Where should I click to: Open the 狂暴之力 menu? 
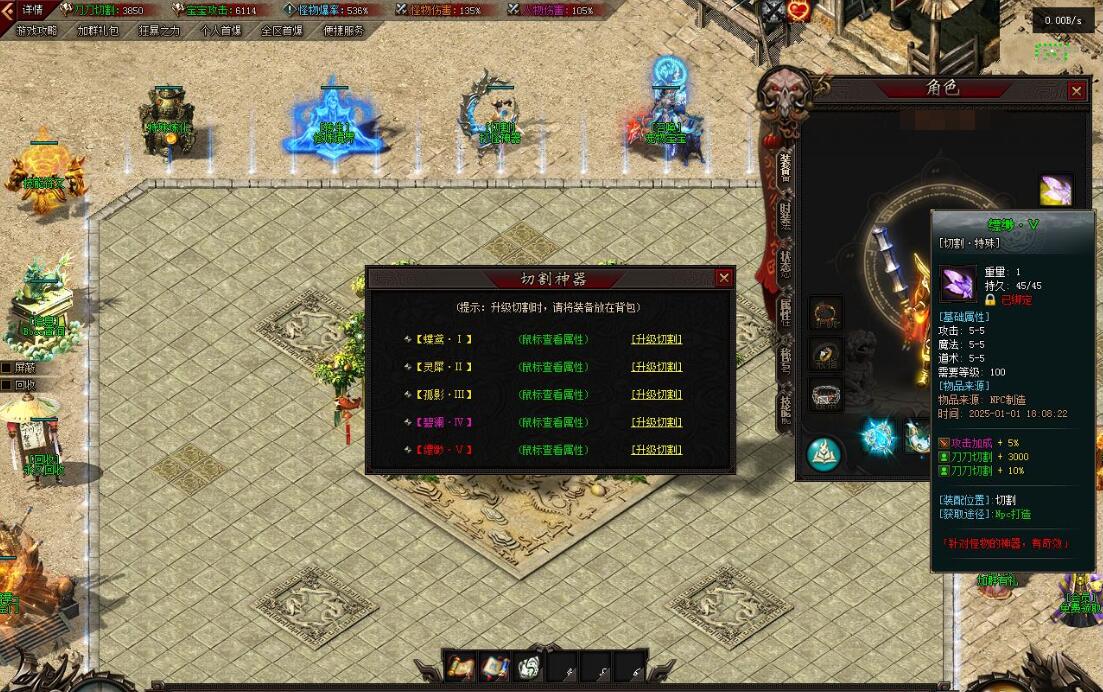click(x=160, y=30)
